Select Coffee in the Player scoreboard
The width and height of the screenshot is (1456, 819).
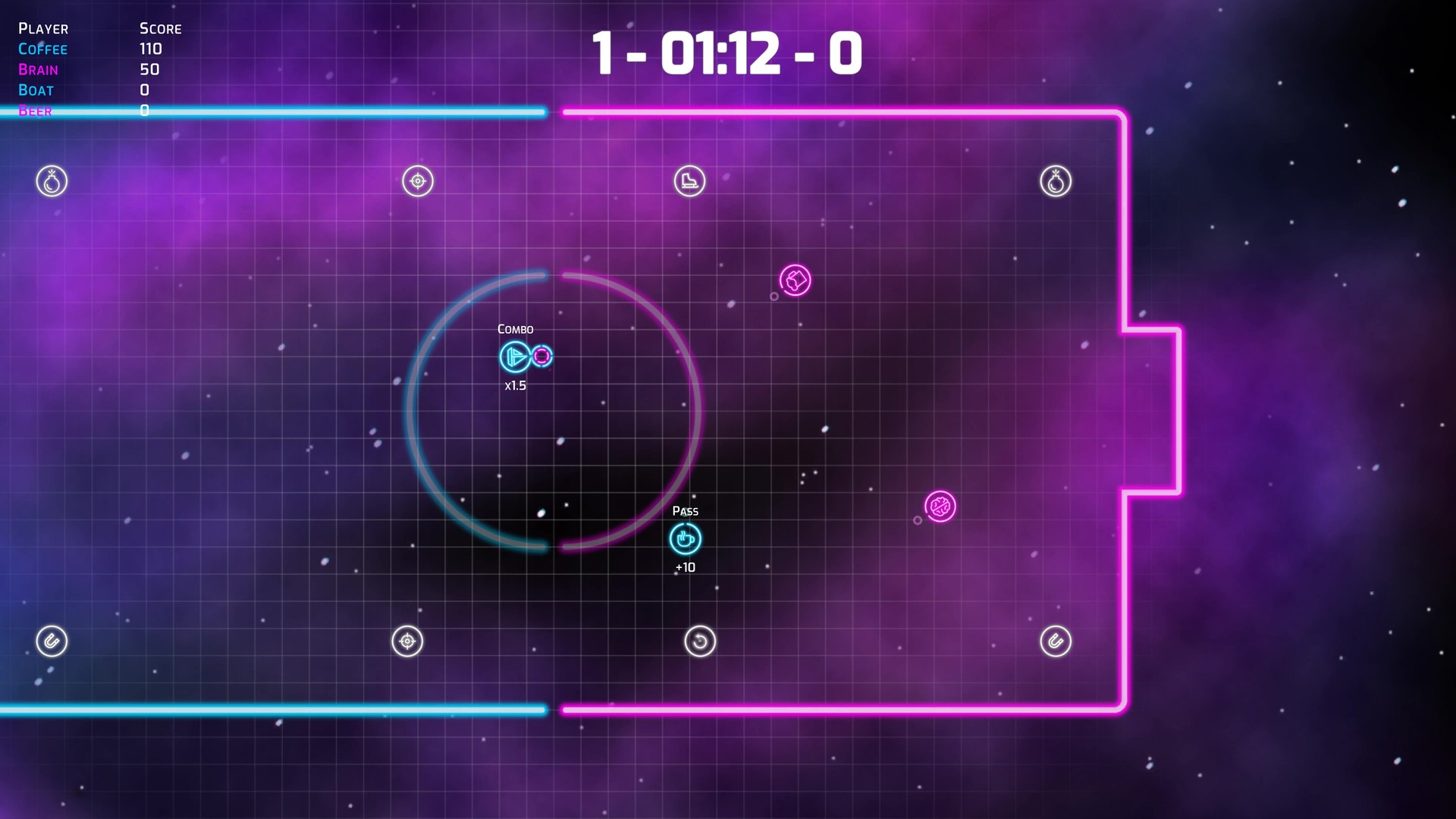pos(42,49)
